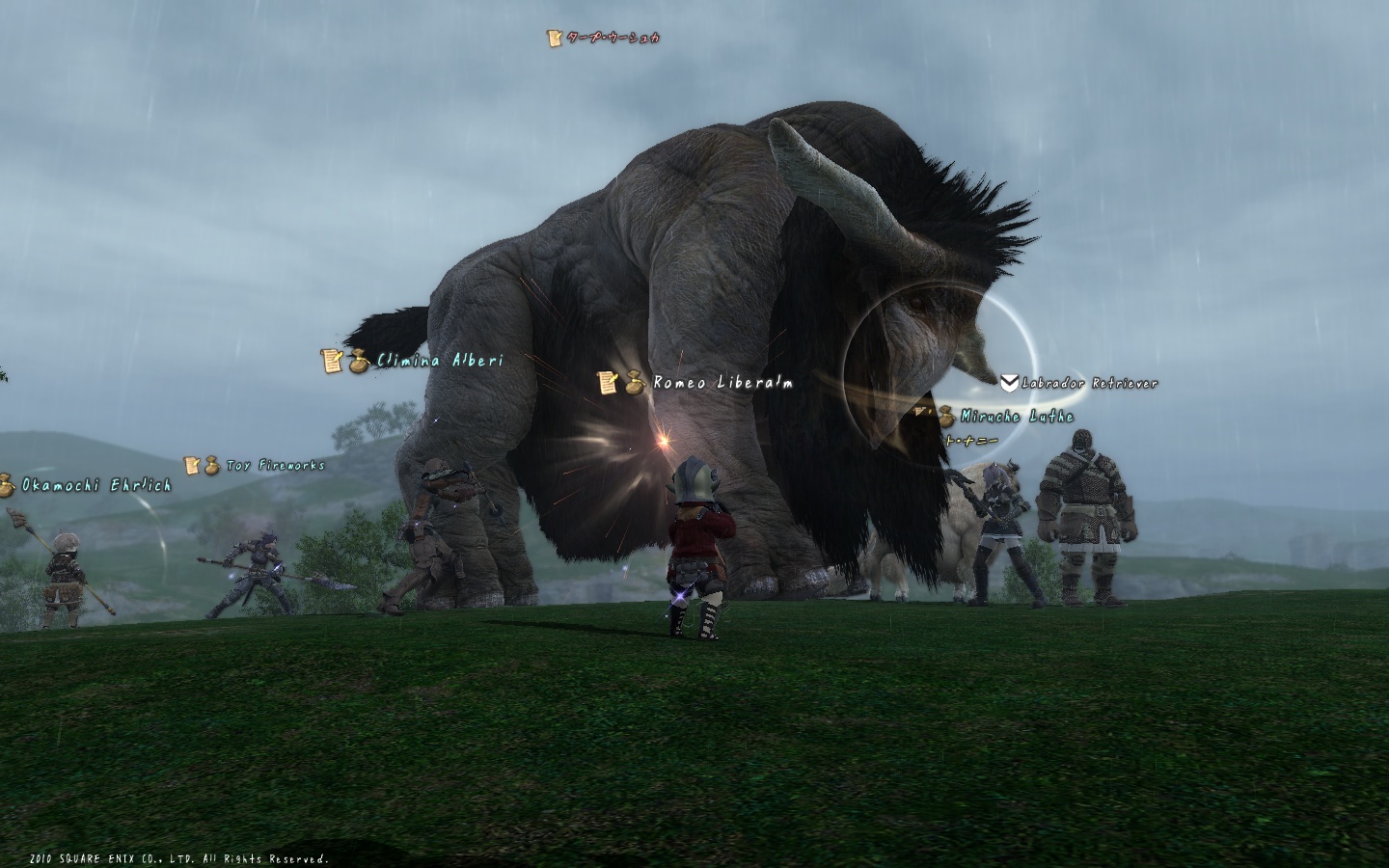This screenshot has height=868, width=1389.
Task: Choose the Miruche Lathe nameplate
Action: pyautogui.click(x=1016, y=417)
